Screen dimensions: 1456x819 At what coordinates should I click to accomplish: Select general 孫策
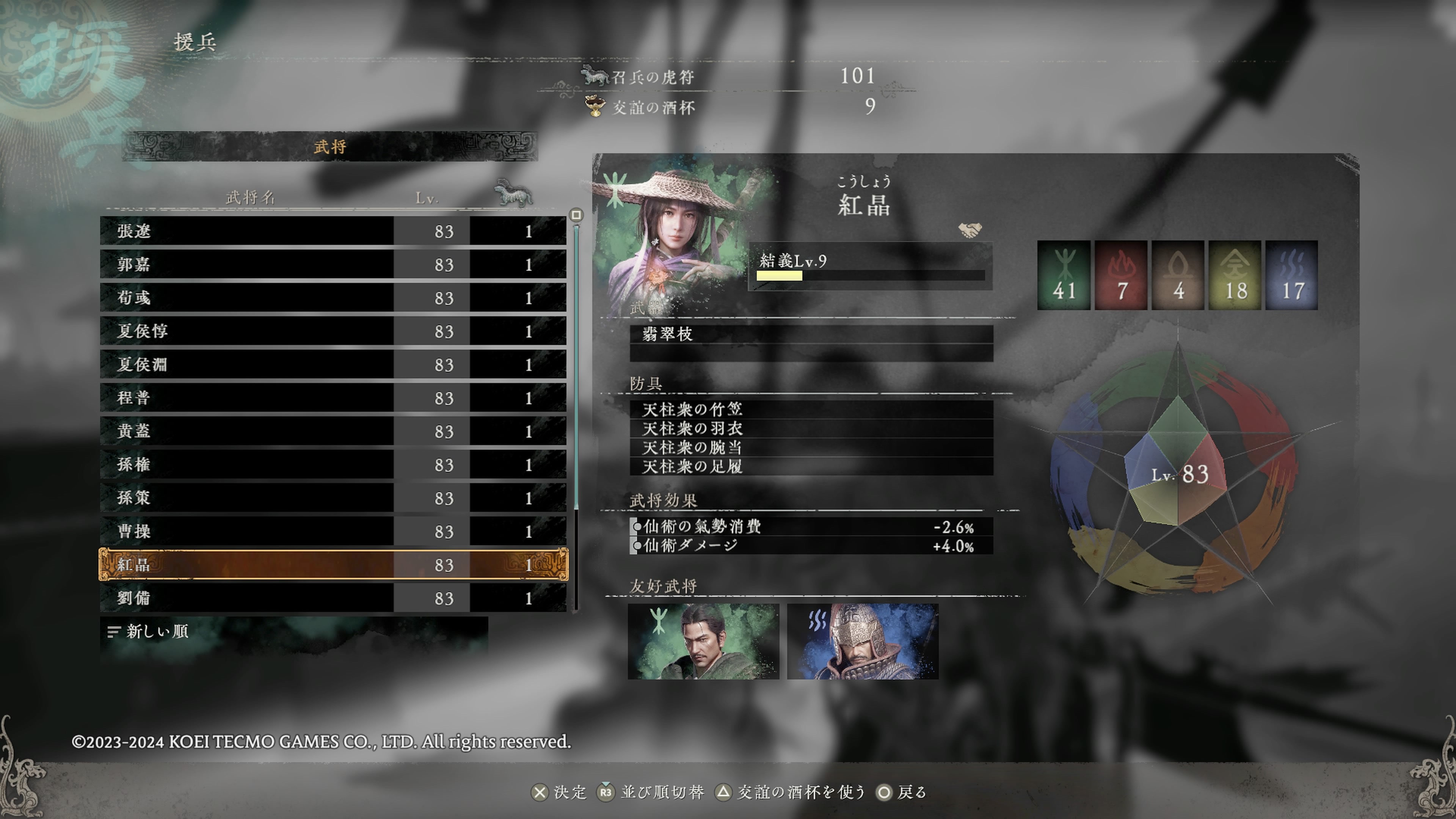[x=333, y=498]
